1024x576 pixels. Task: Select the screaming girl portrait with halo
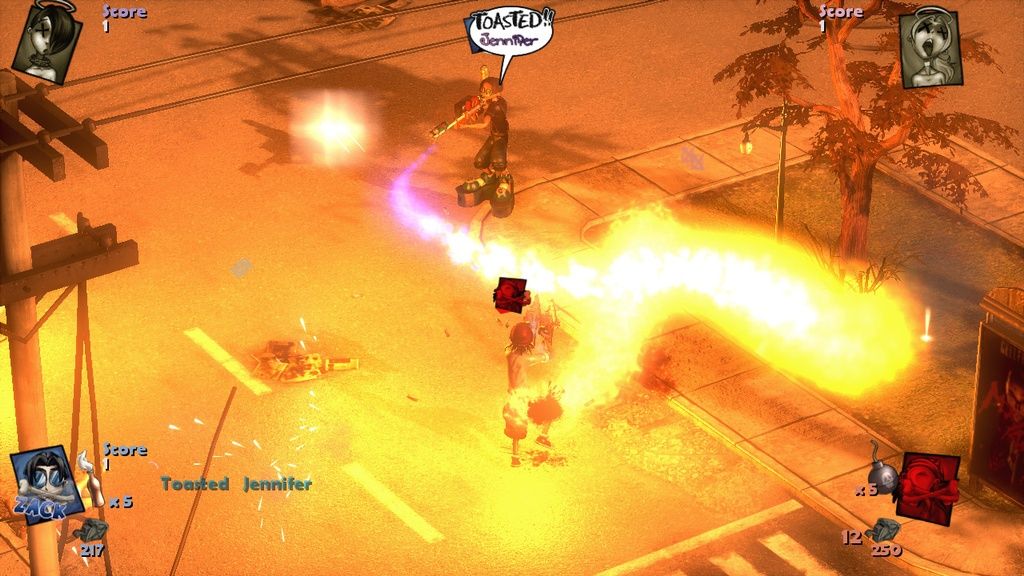pos(929,46)
